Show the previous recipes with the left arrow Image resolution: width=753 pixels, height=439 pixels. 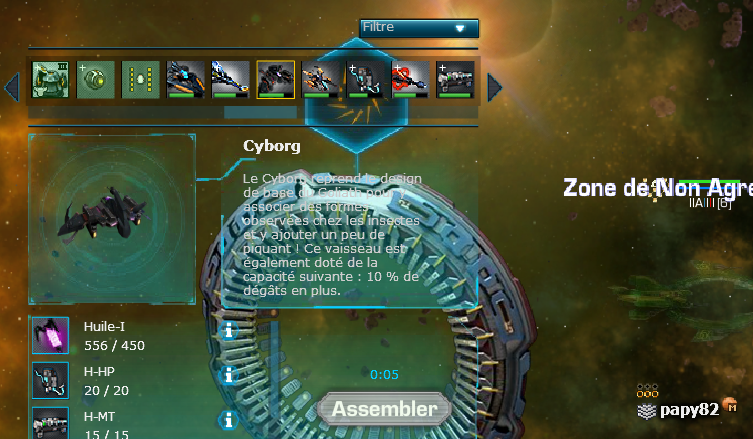point(12,87)
